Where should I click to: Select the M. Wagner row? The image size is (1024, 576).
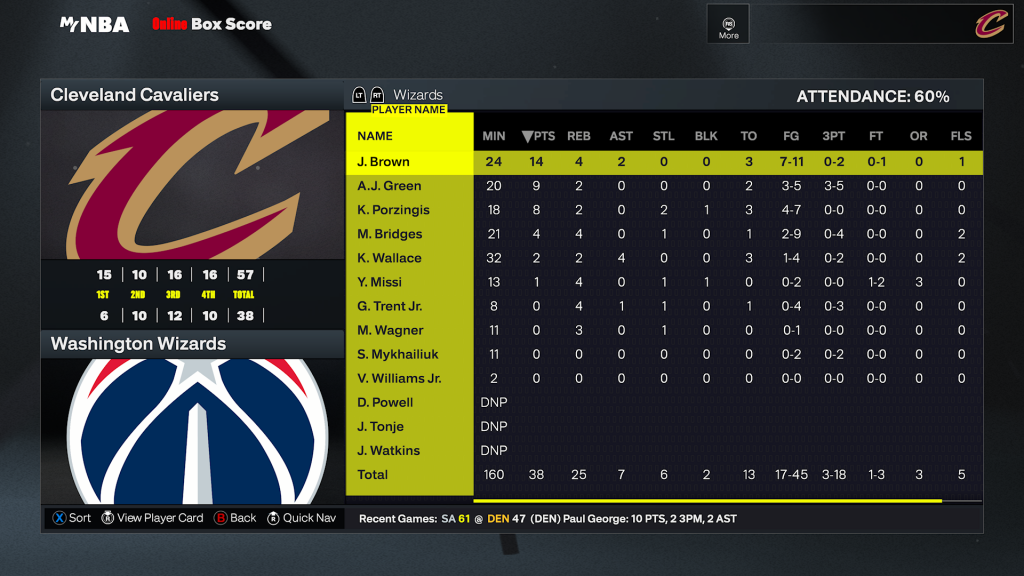tap(390, 330)
